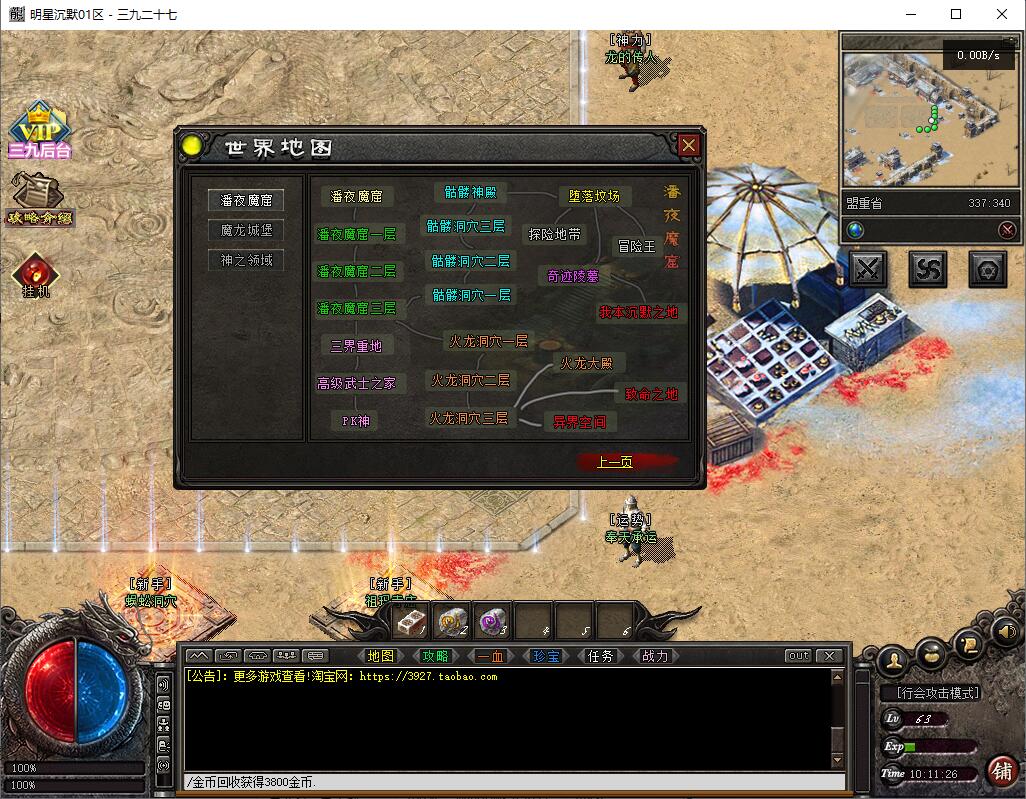This screenshot has height=799, width=1026.
Task: Open the 攻略介绍 guide scroll
Action: 39,199
